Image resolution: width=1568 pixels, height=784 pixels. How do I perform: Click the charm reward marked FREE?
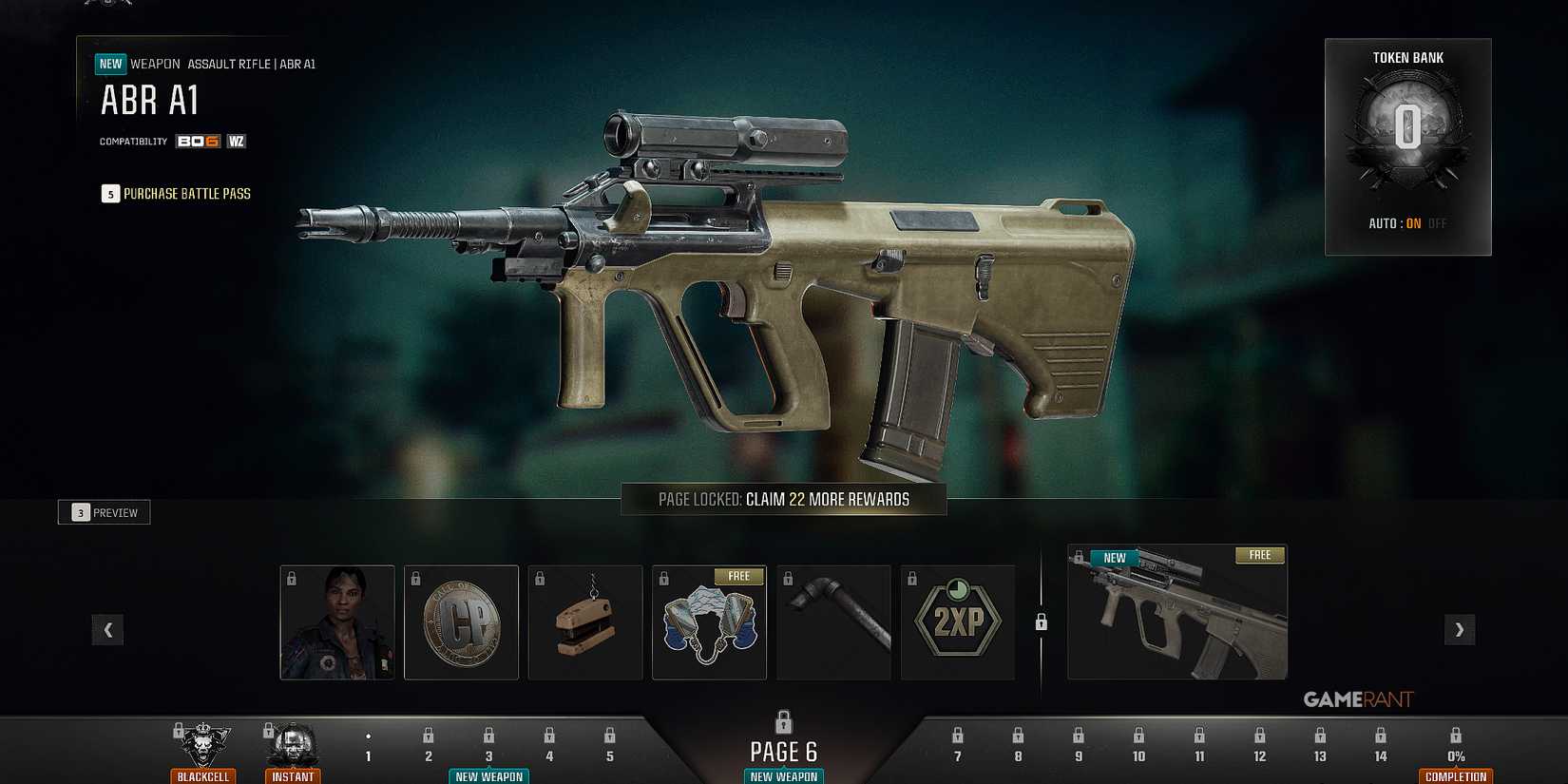[709, 622]
